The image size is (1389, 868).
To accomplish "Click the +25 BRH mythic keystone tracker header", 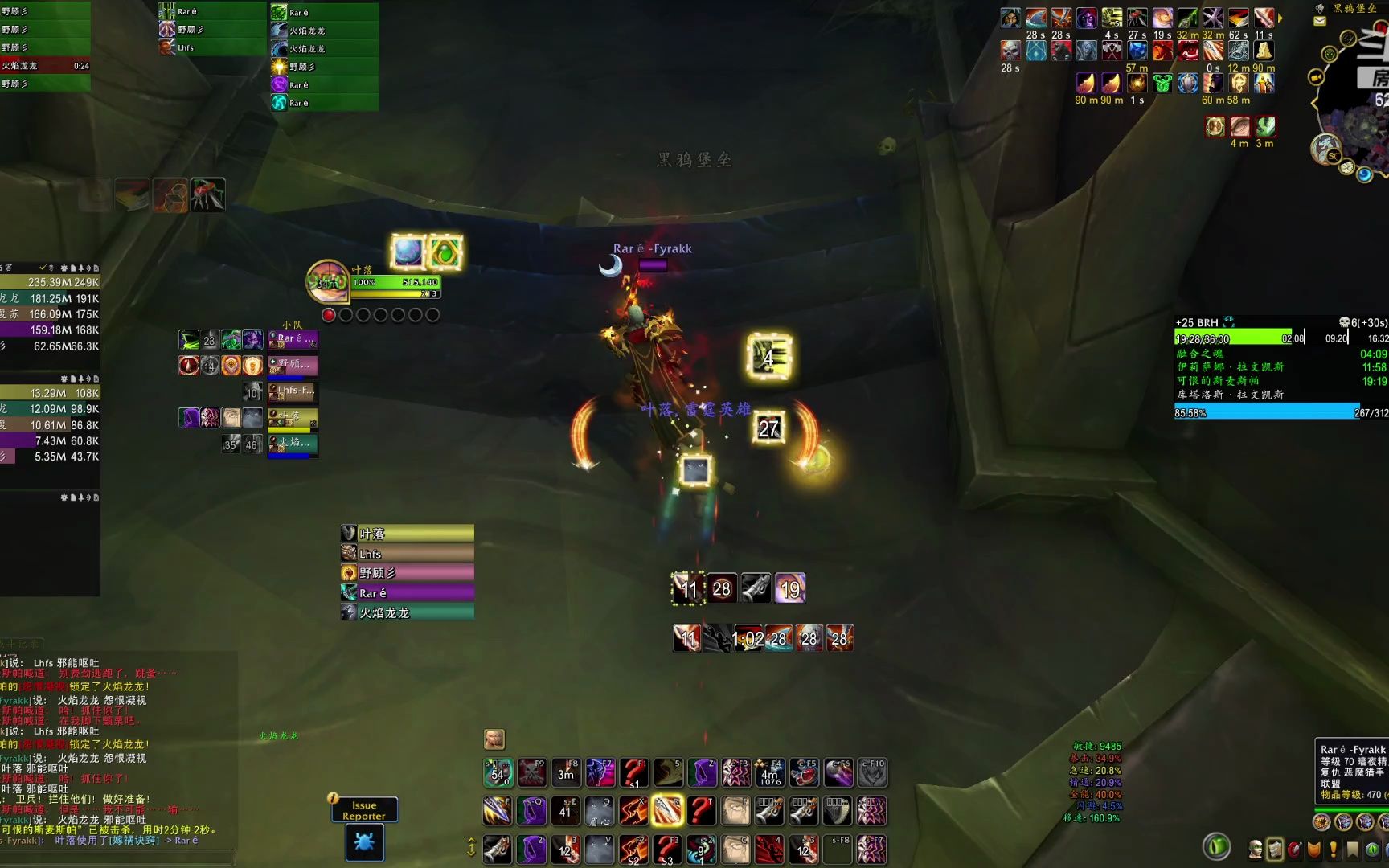I will [1198, 322].
